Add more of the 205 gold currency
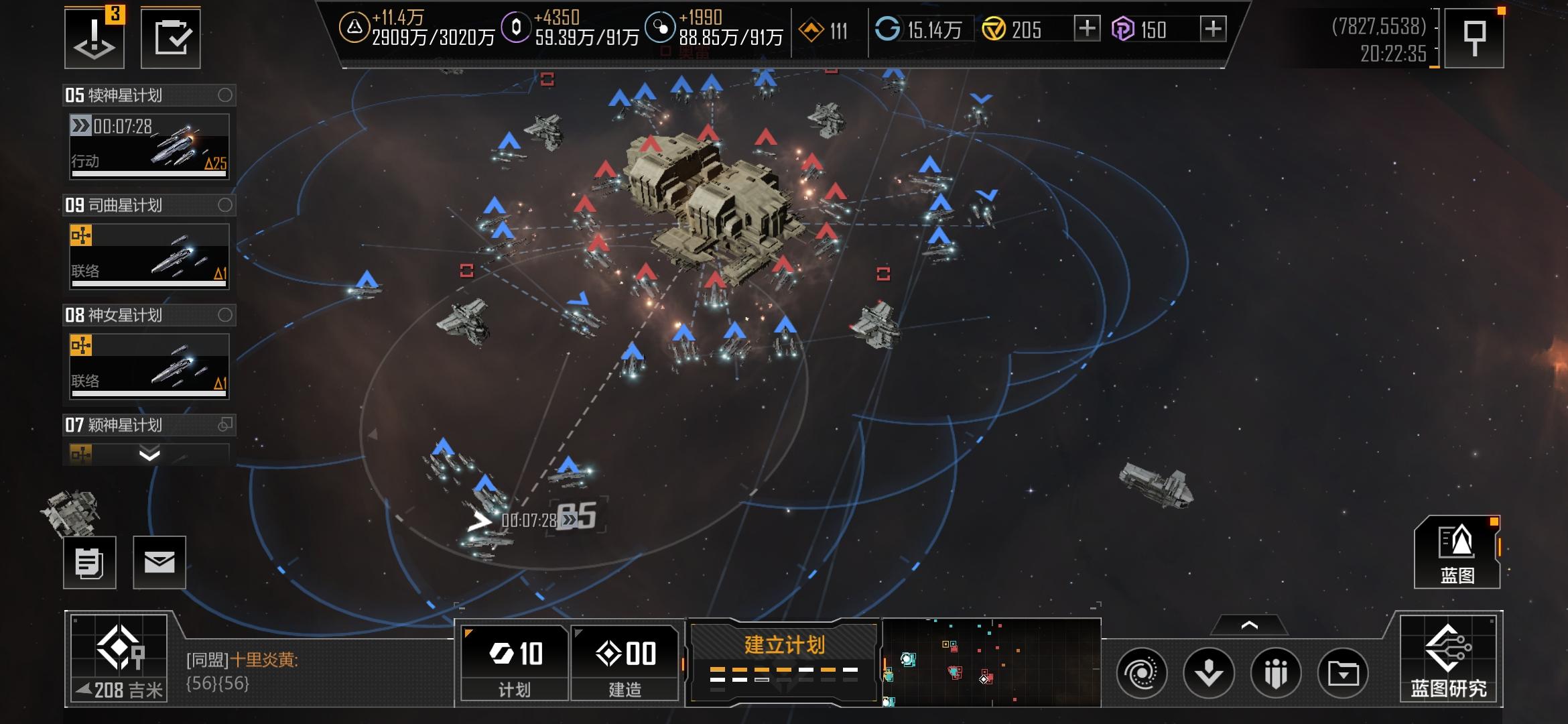1568x724 pixels. point(1086,29)
